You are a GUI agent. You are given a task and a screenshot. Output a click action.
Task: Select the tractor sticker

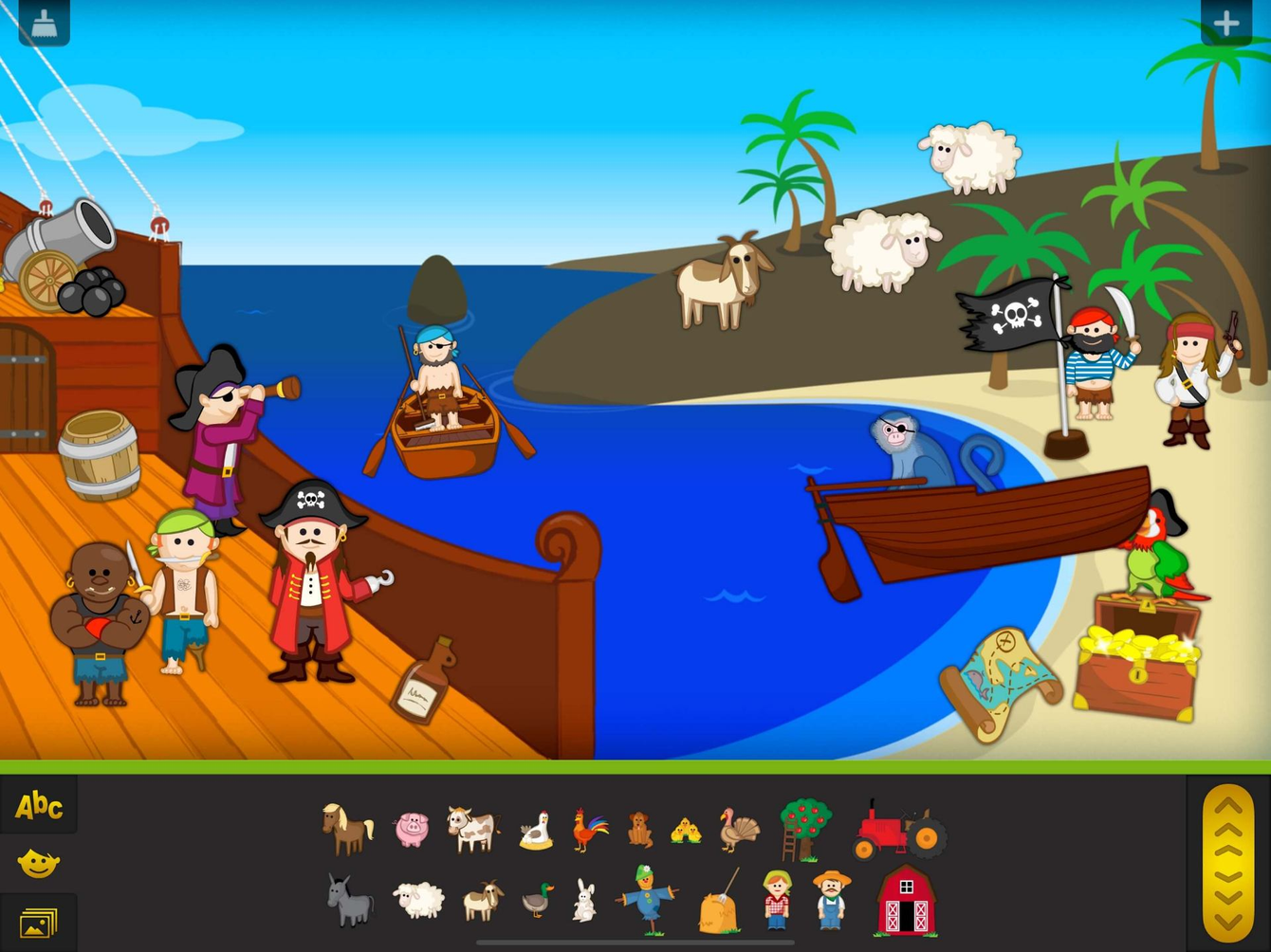click(x=896, y=830)
